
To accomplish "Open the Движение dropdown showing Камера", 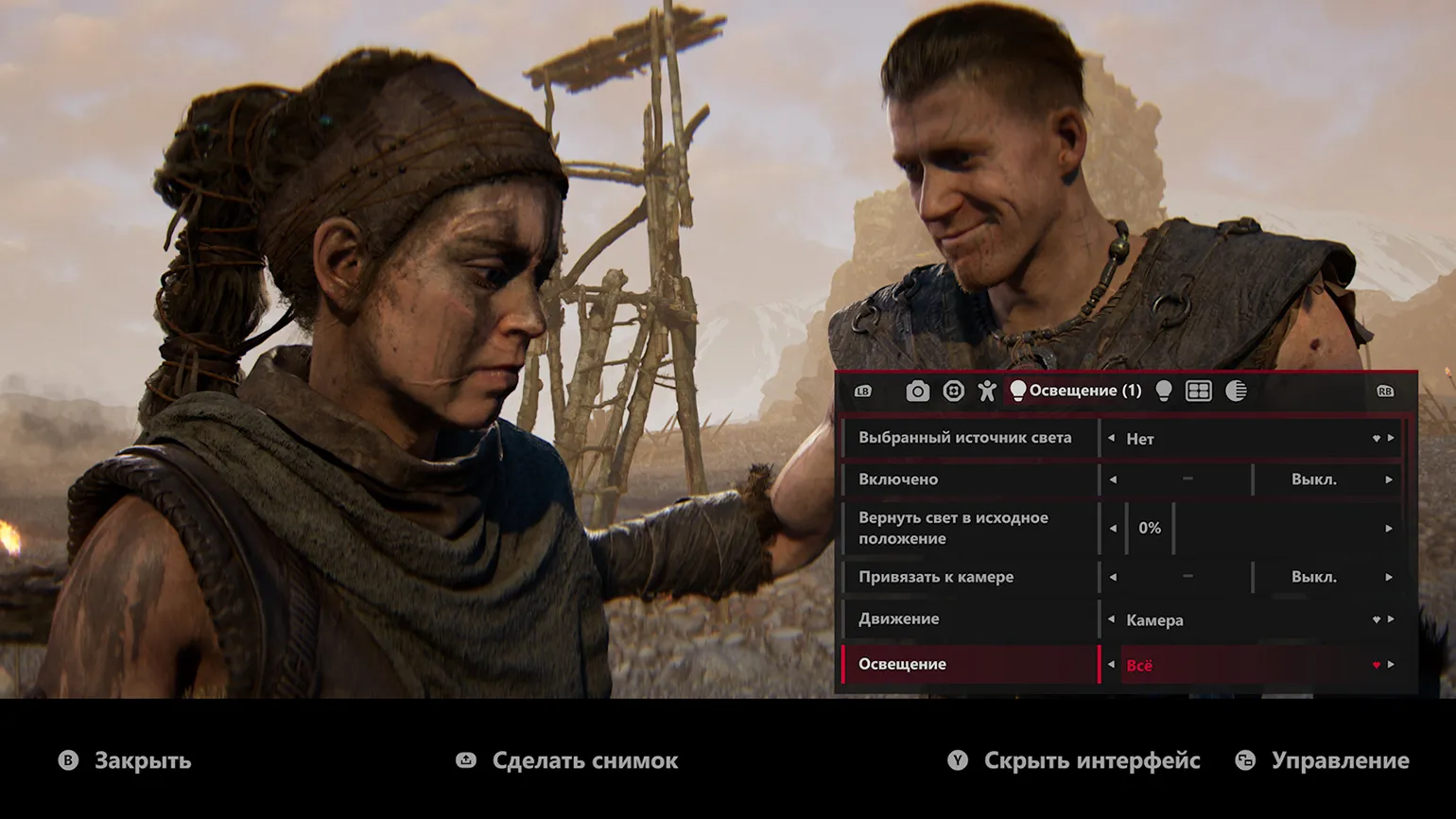I will (x=1248, y=620).
